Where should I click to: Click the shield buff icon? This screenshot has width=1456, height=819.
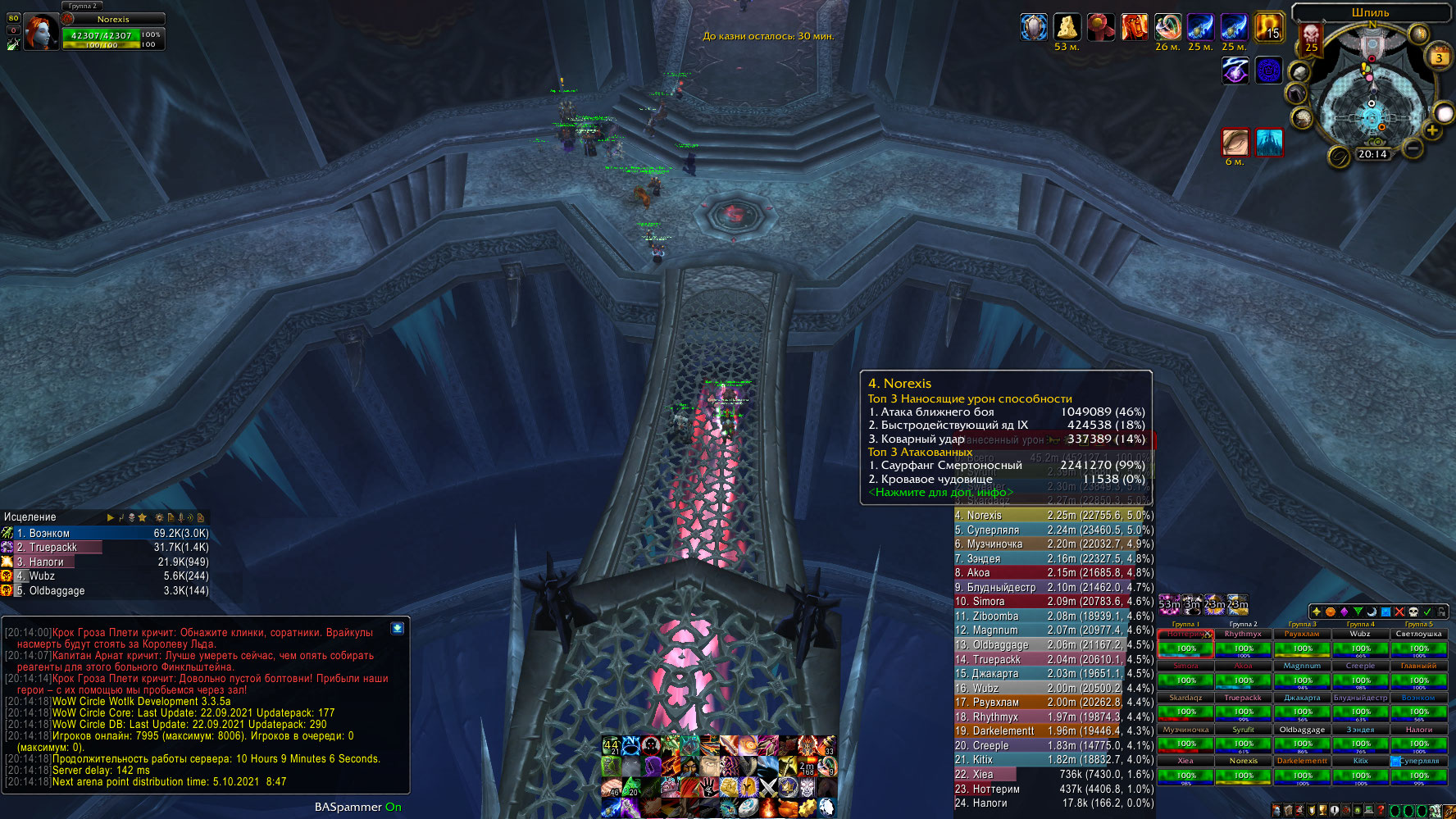[1033, 27]
